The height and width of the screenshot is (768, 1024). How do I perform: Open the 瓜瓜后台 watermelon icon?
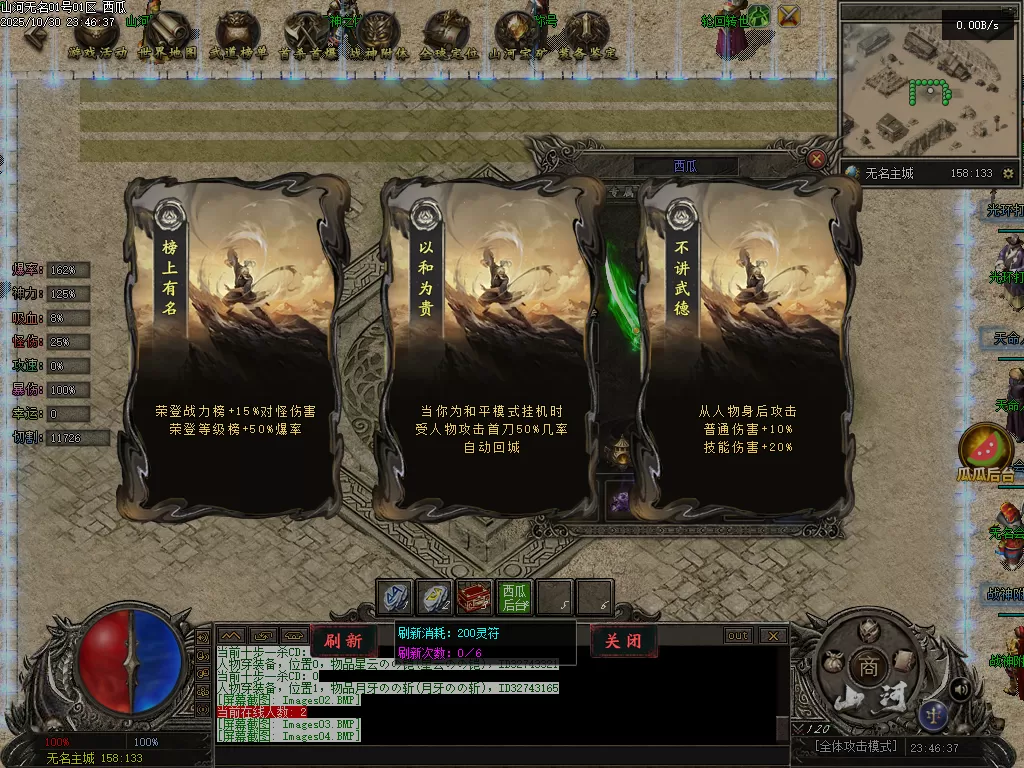tap(986, 449)
